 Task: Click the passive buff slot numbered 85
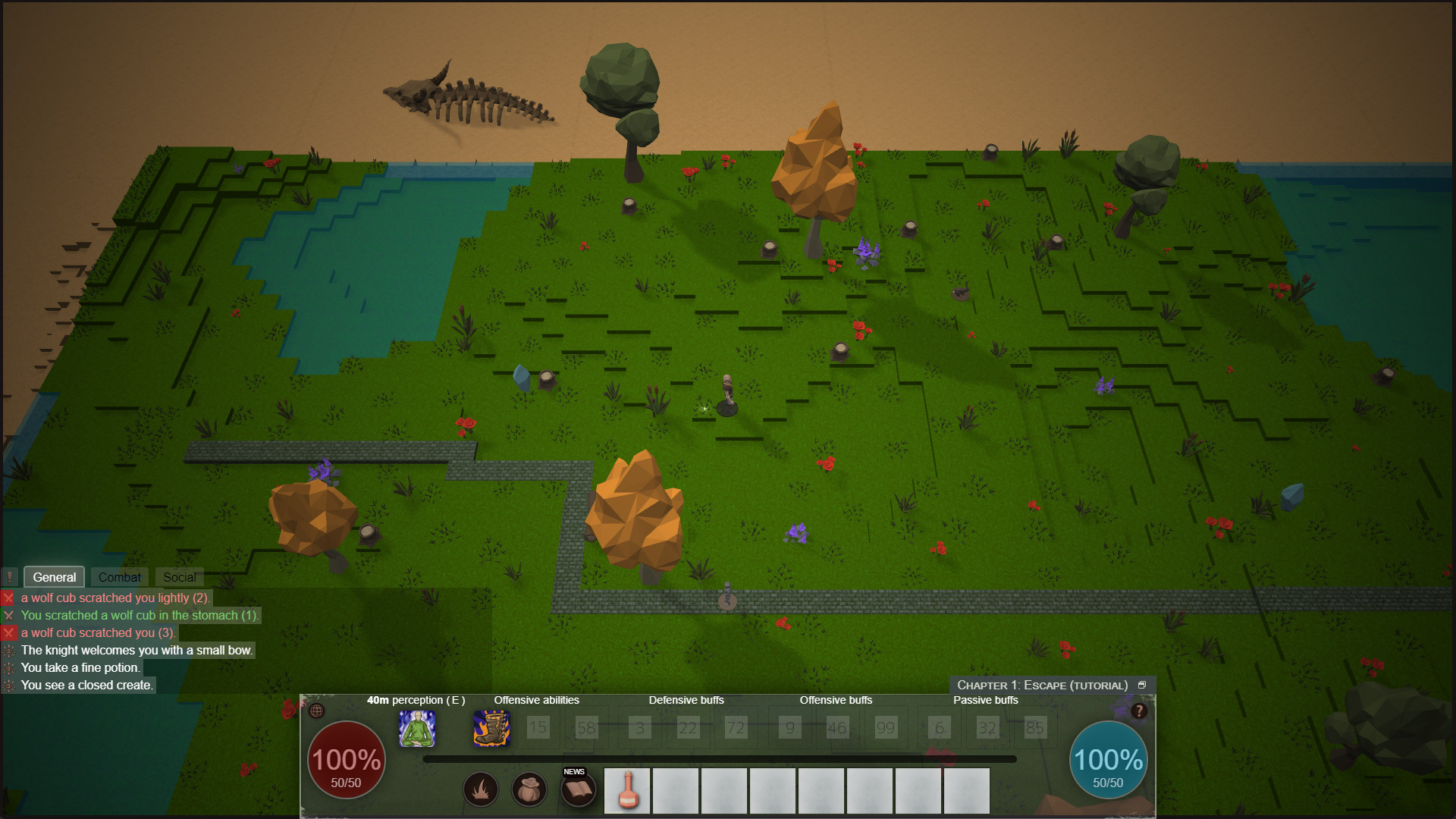click(x=1035, y=729)
